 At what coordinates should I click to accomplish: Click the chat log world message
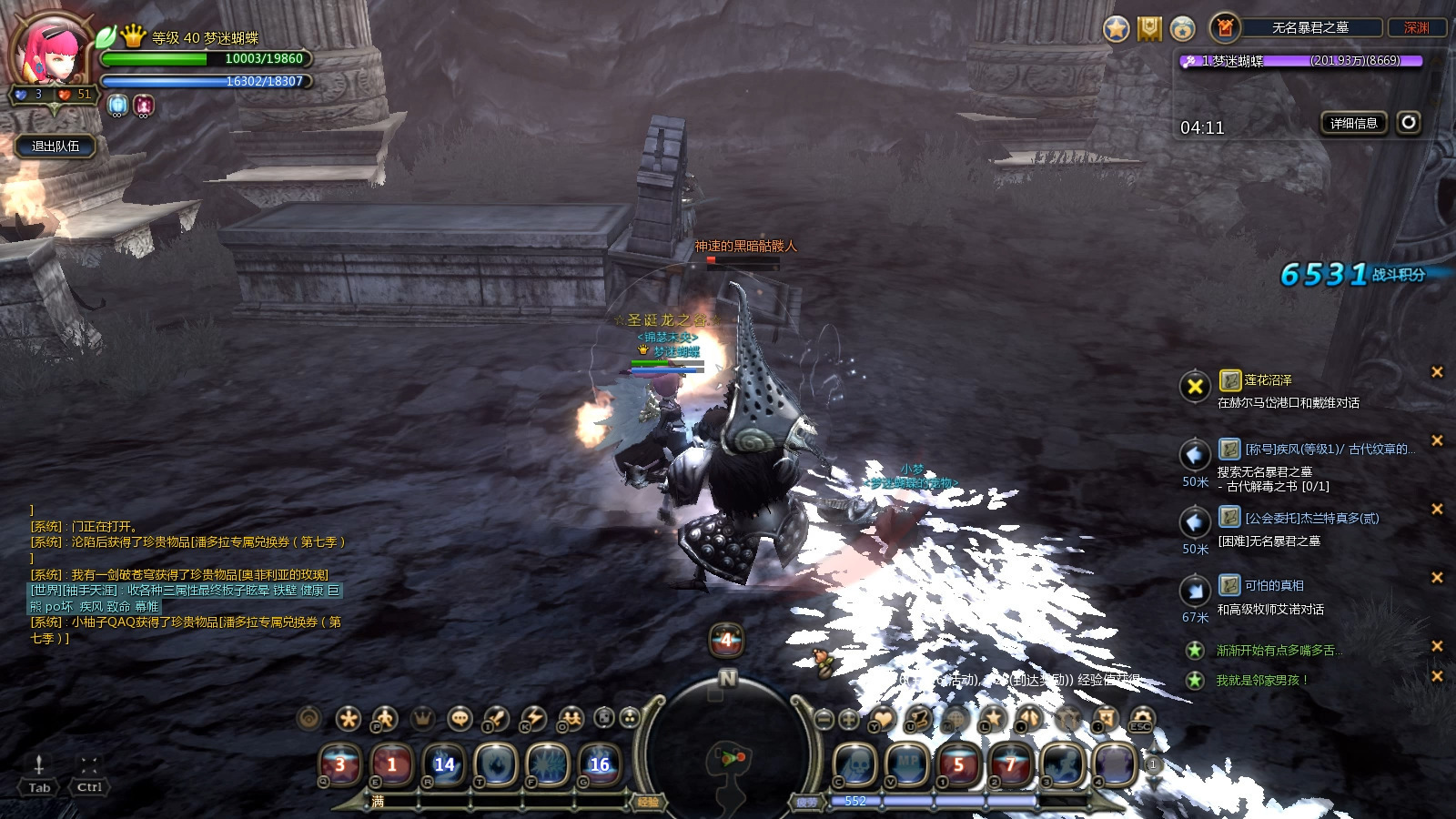(x=187, y=598)
